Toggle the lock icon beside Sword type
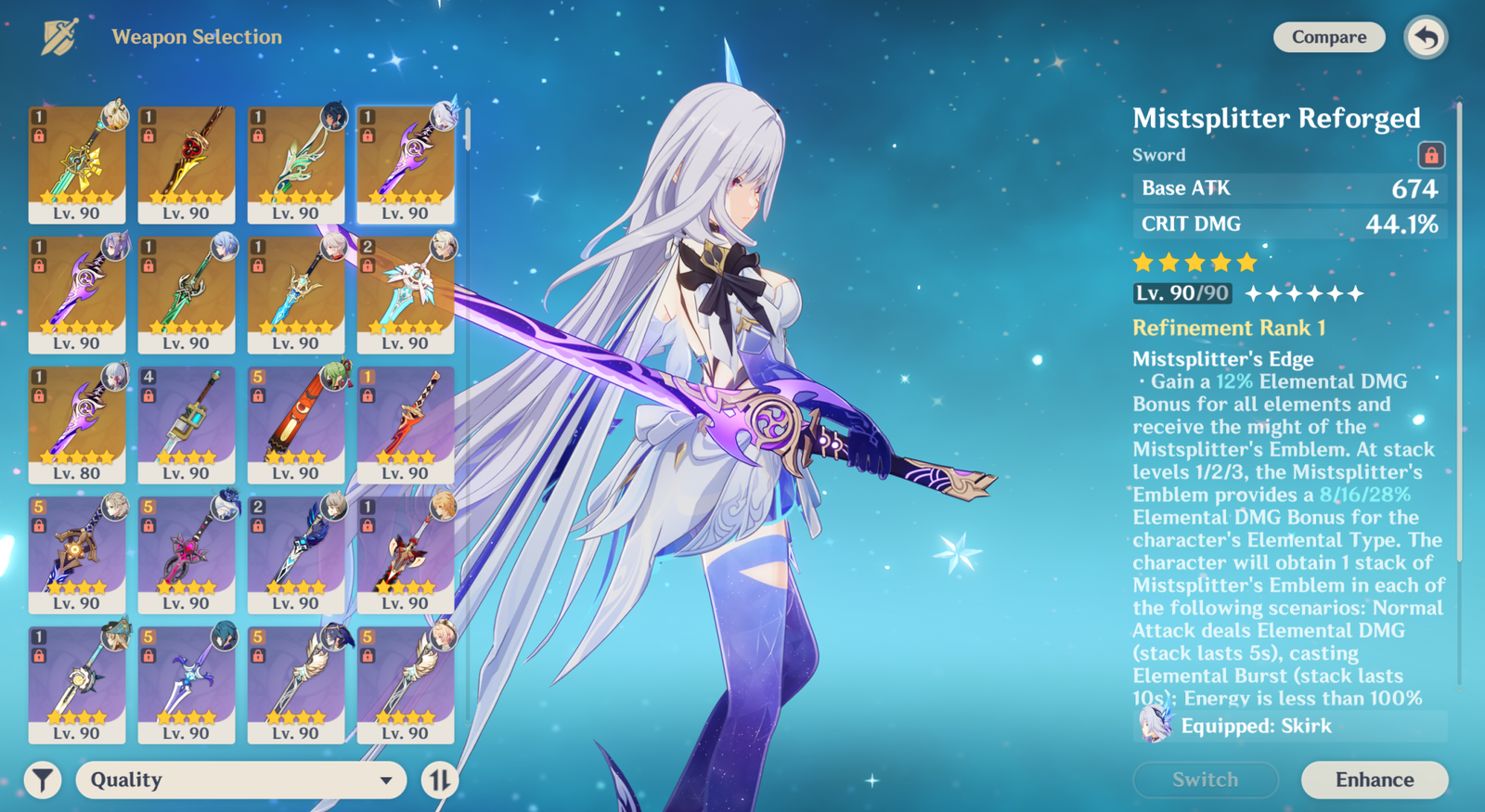1485x812 pixels. [1430, 155]
